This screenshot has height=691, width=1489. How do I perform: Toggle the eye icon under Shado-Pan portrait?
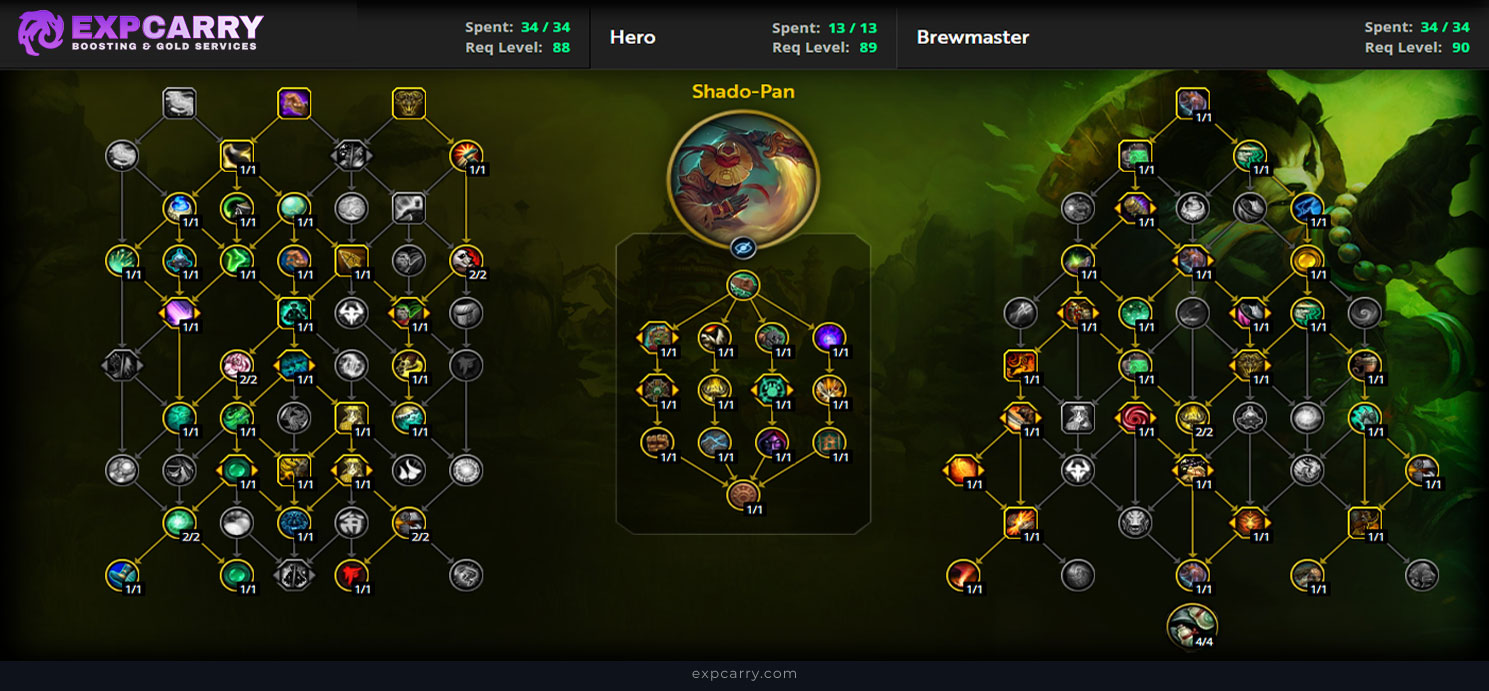pyautogui.click(x=743, y=248)
